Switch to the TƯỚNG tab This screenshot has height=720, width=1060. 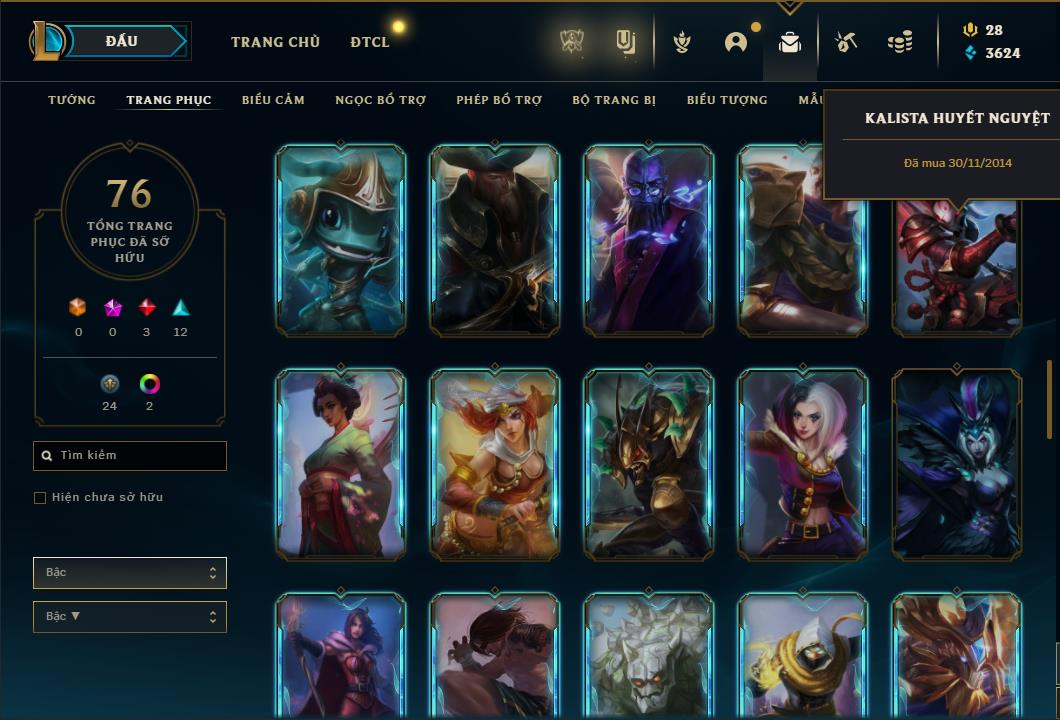(72, 100)
